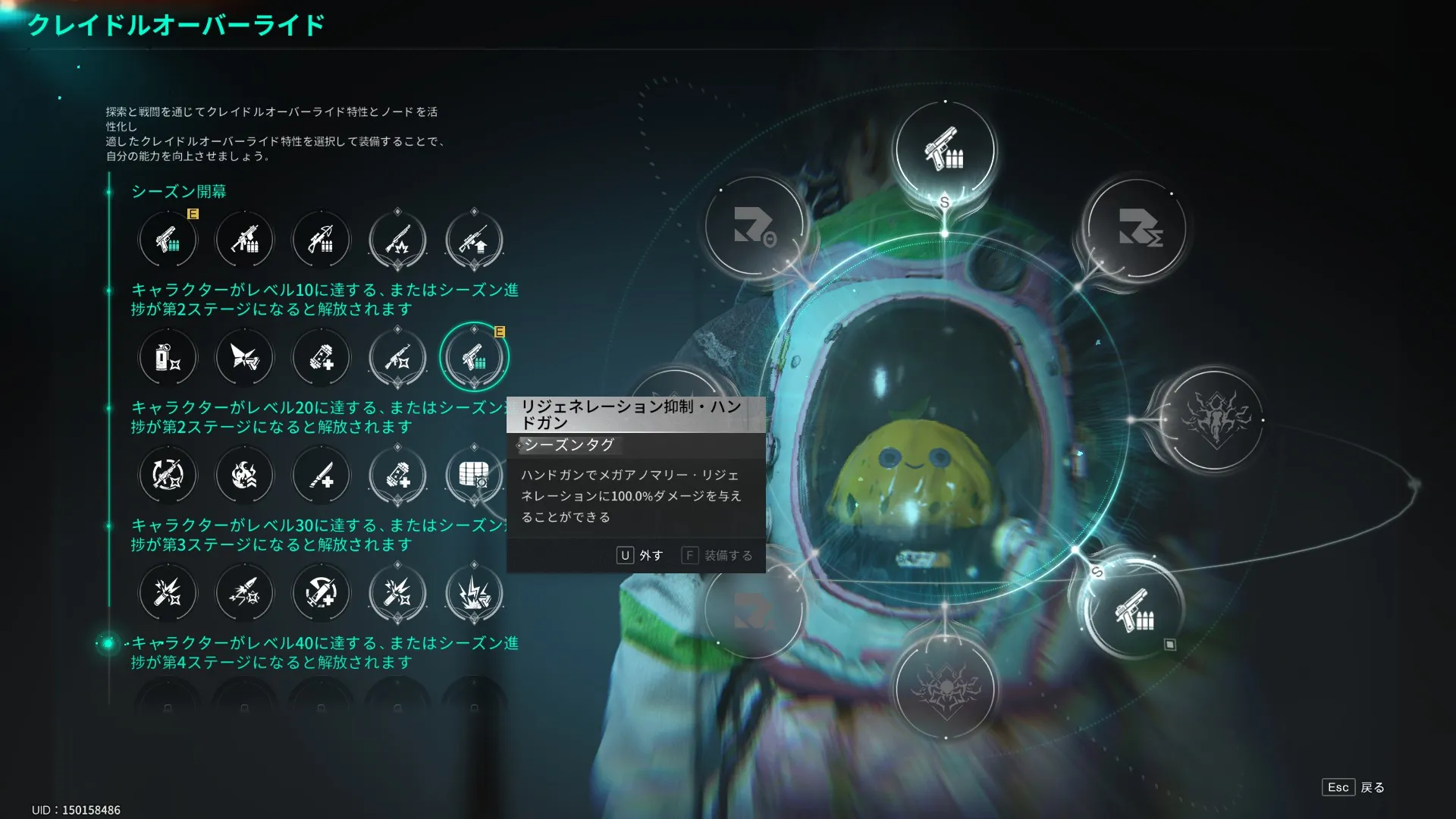Select the knife with plus trait
Image resolution: width=1456 pixels, height=819 pixels.
[x=321, y=475]
